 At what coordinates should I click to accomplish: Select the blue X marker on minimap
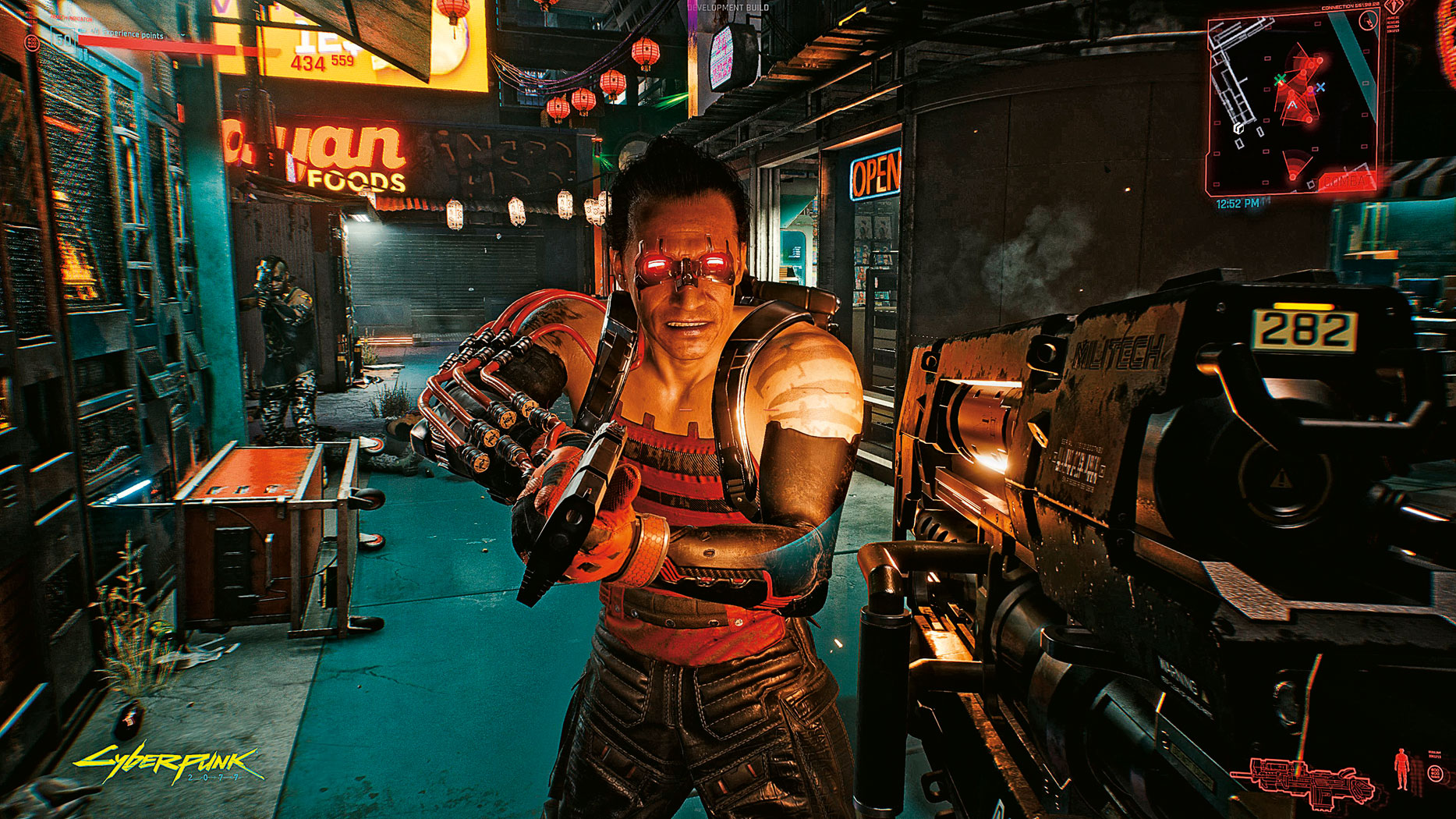(x=1320, y=88)
